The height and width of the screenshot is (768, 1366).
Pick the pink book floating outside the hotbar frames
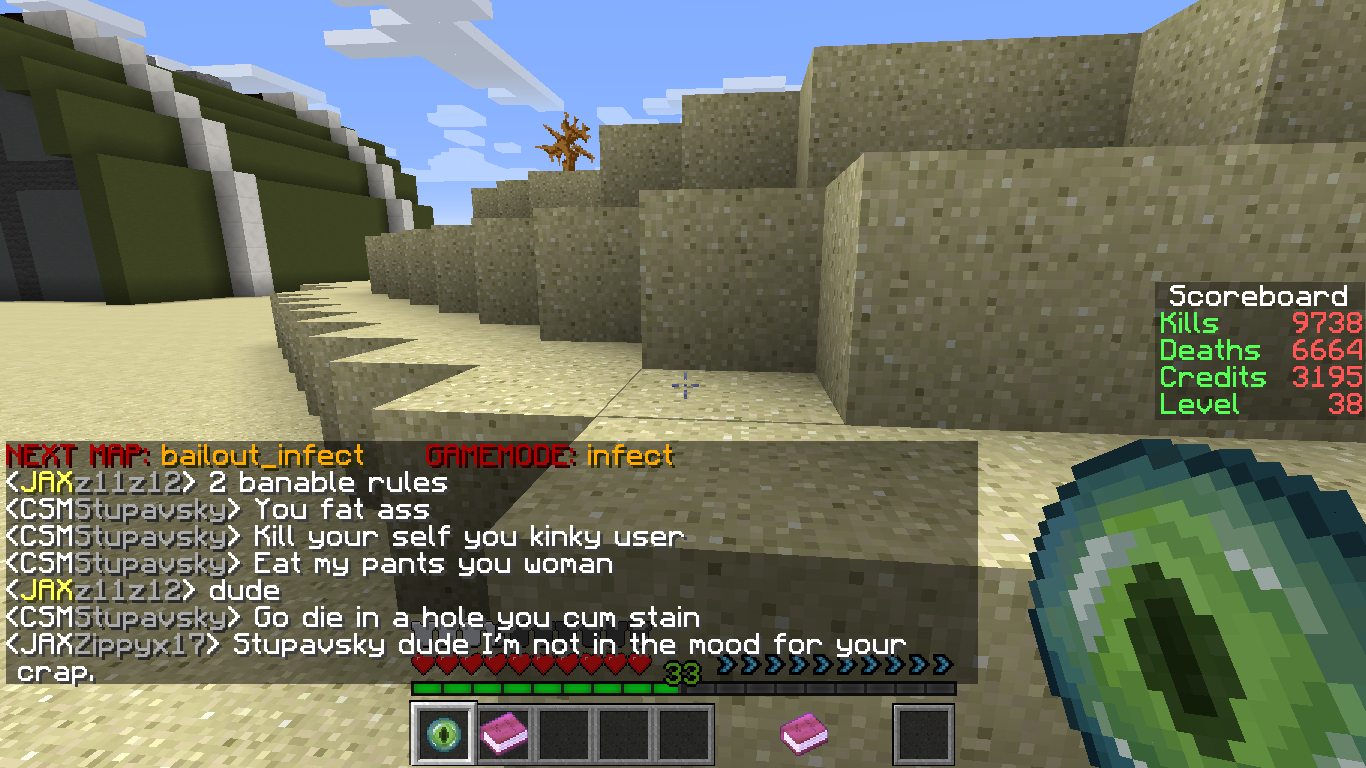[x=803, y=734]
